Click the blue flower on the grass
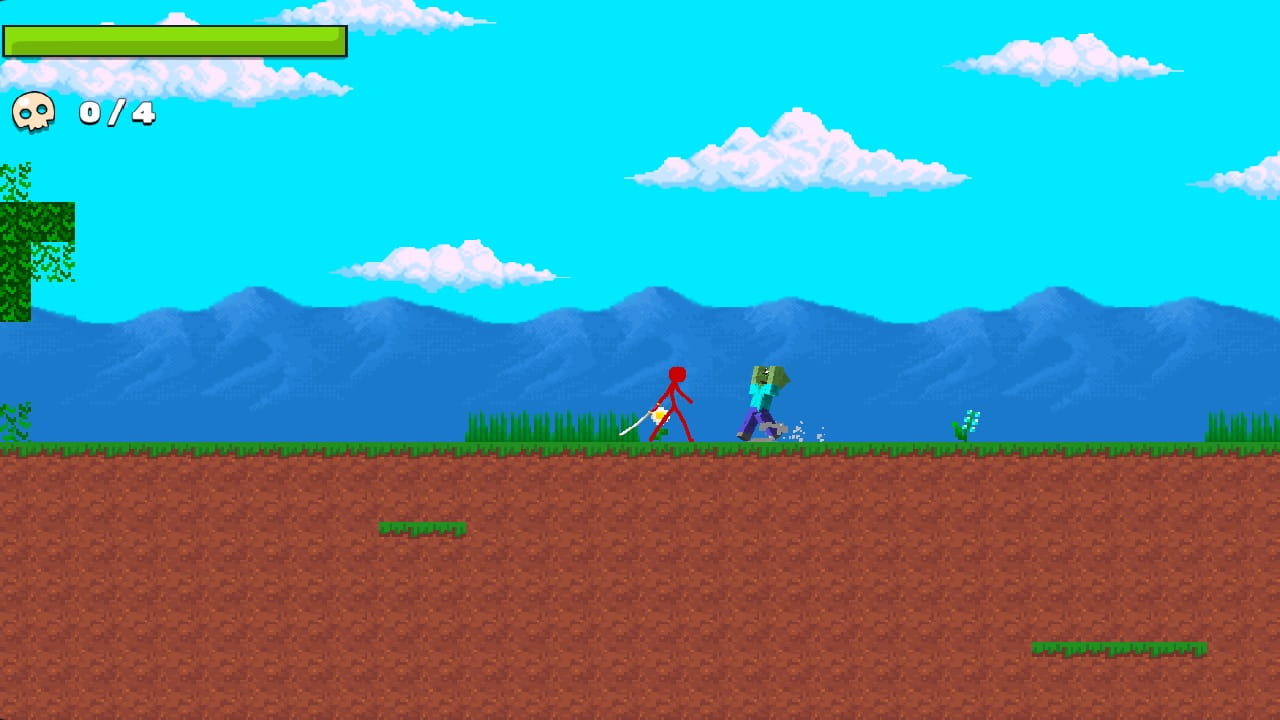 [x=968, y=422]
